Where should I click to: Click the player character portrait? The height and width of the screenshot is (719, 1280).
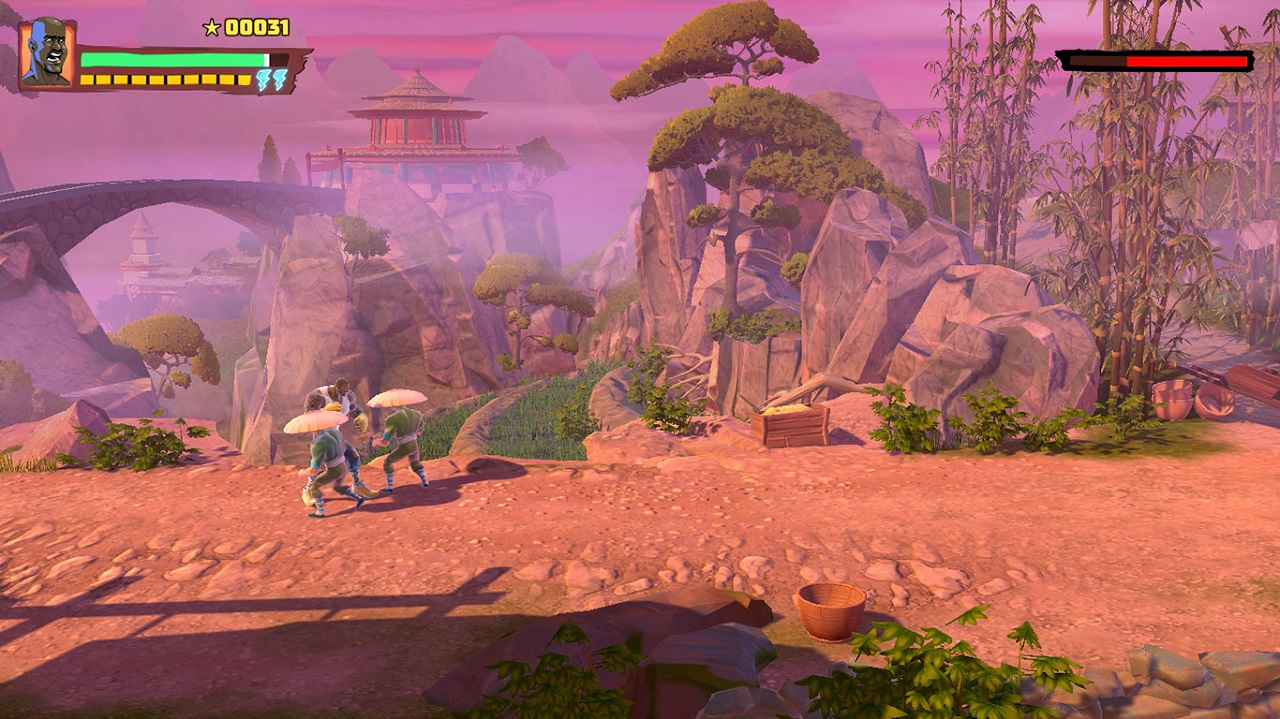(46, 53)
